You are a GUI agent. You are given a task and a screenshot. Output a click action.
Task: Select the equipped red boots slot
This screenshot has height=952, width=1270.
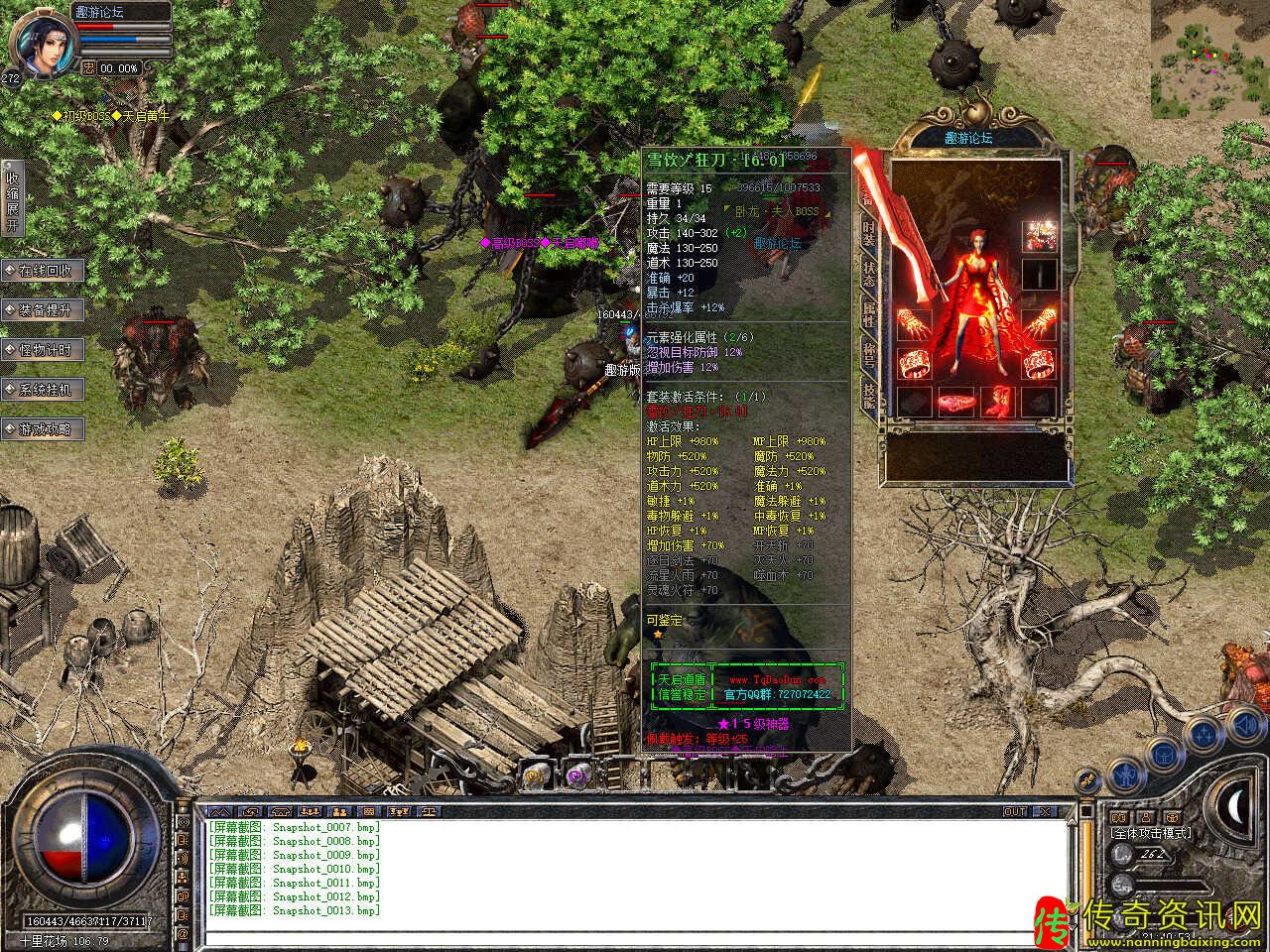[997, 402]
